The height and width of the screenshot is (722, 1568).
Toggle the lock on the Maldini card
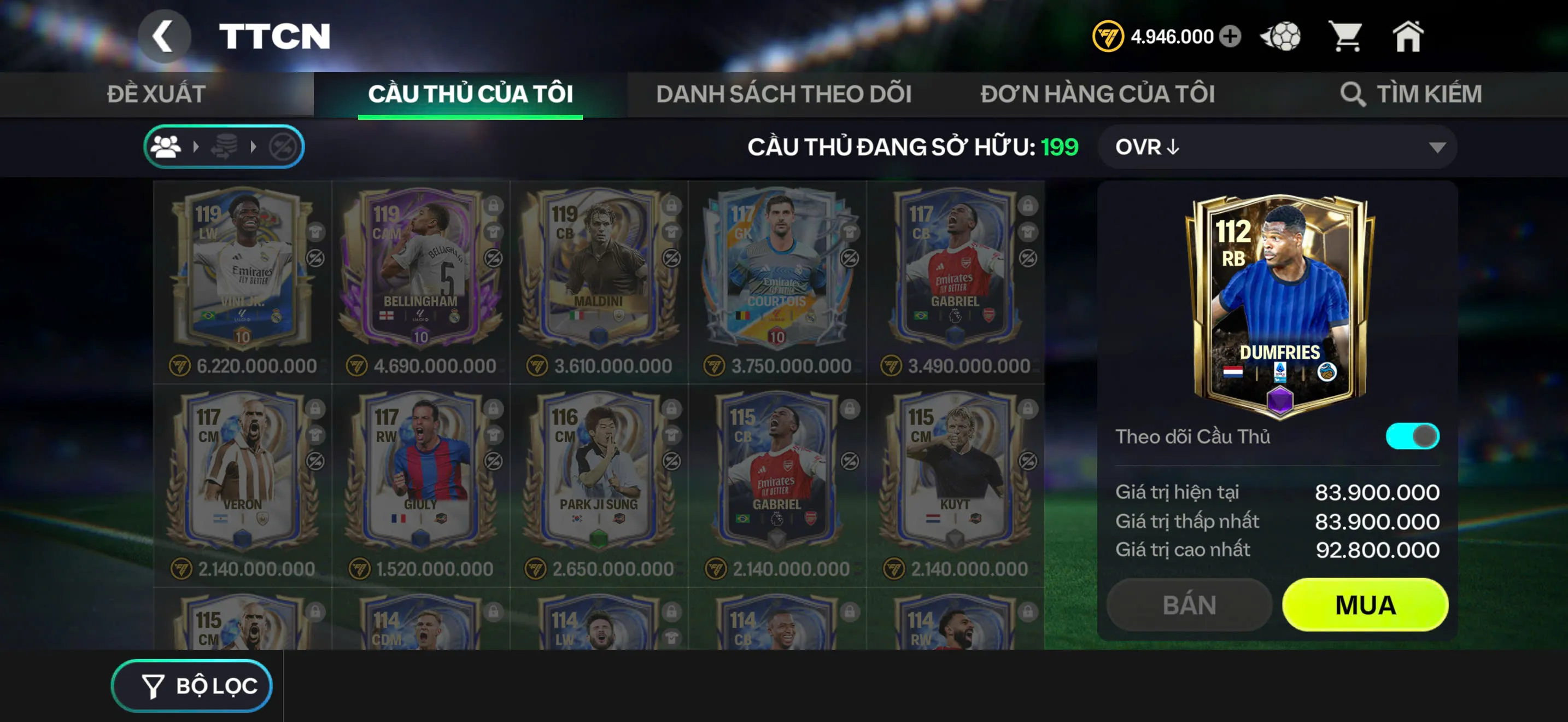672,206
